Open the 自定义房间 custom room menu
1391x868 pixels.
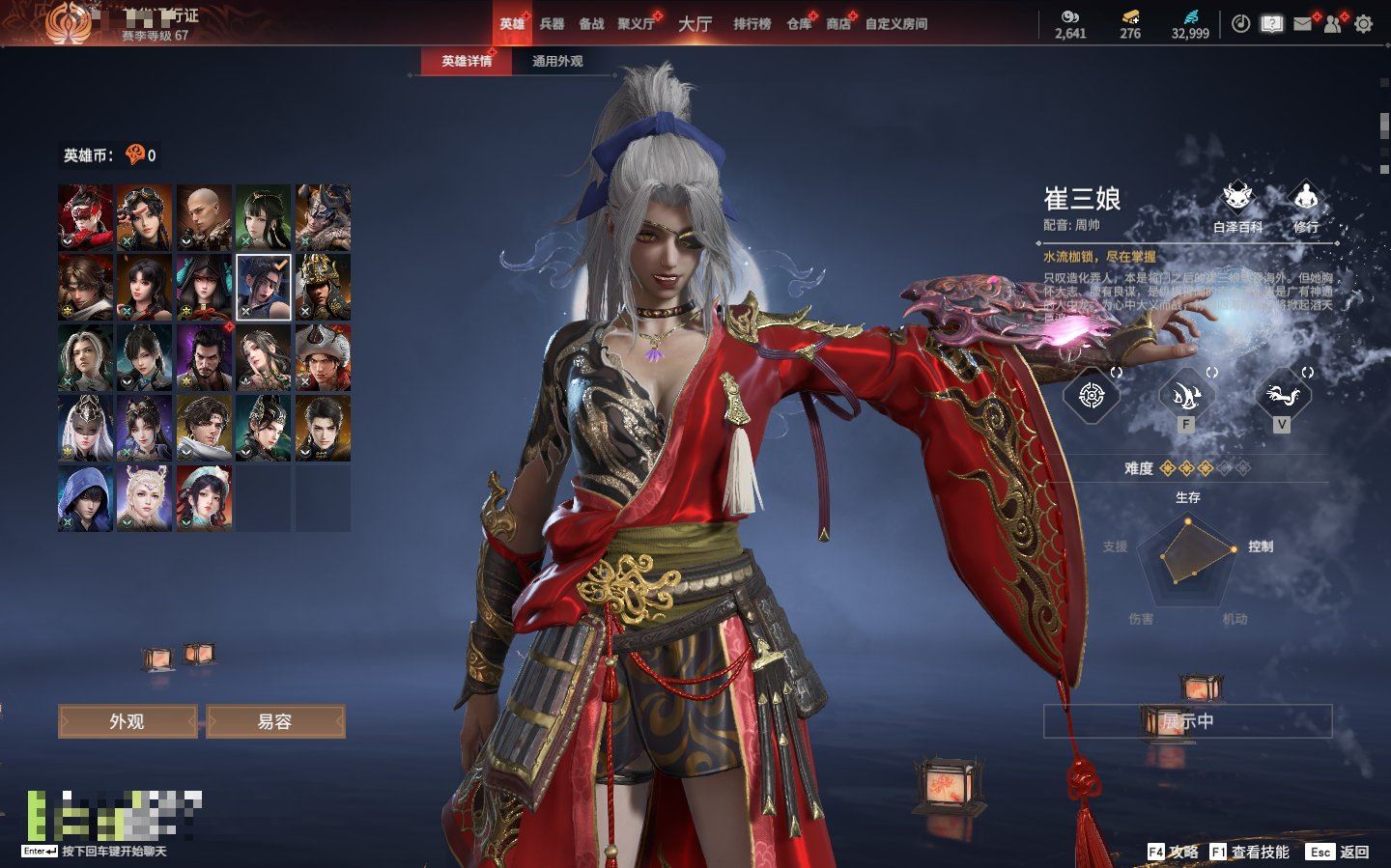[895, 24]
